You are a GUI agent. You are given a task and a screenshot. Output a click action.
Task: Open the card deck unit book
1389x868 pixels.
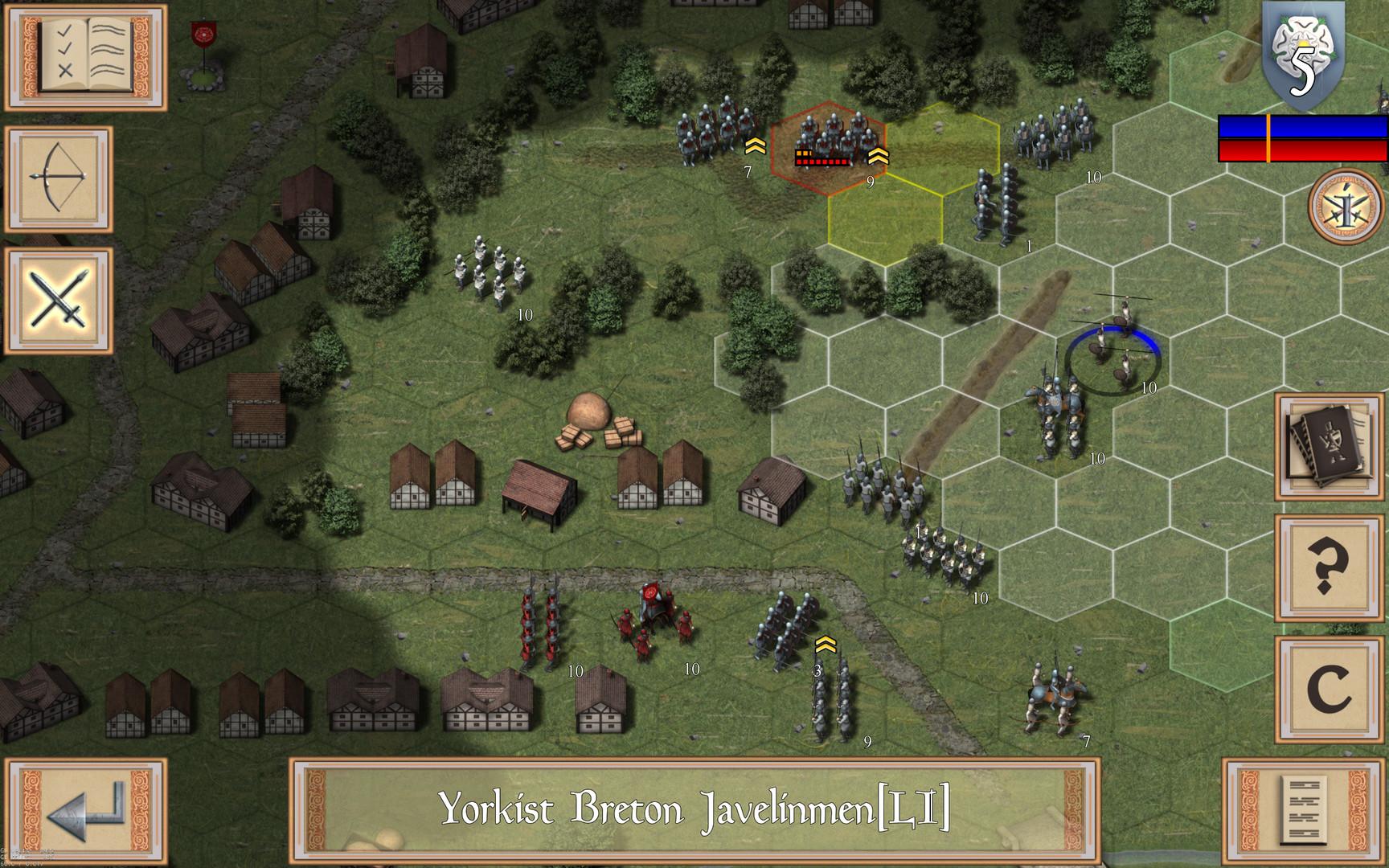[x=1329, y=446]
